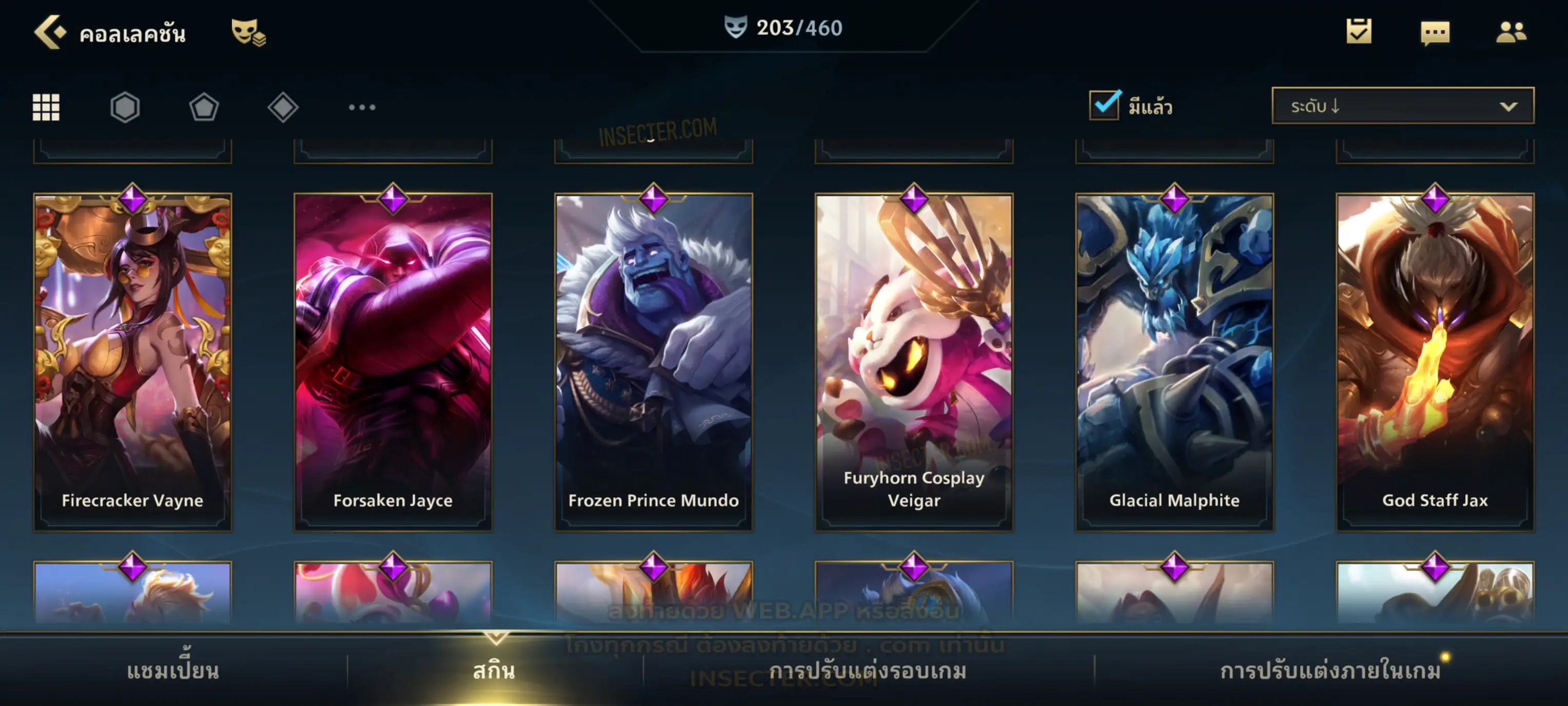This screenshot has height=706, width=1568.
Task: Select the hexagon rarity filter
Action: tap(125, 107)
